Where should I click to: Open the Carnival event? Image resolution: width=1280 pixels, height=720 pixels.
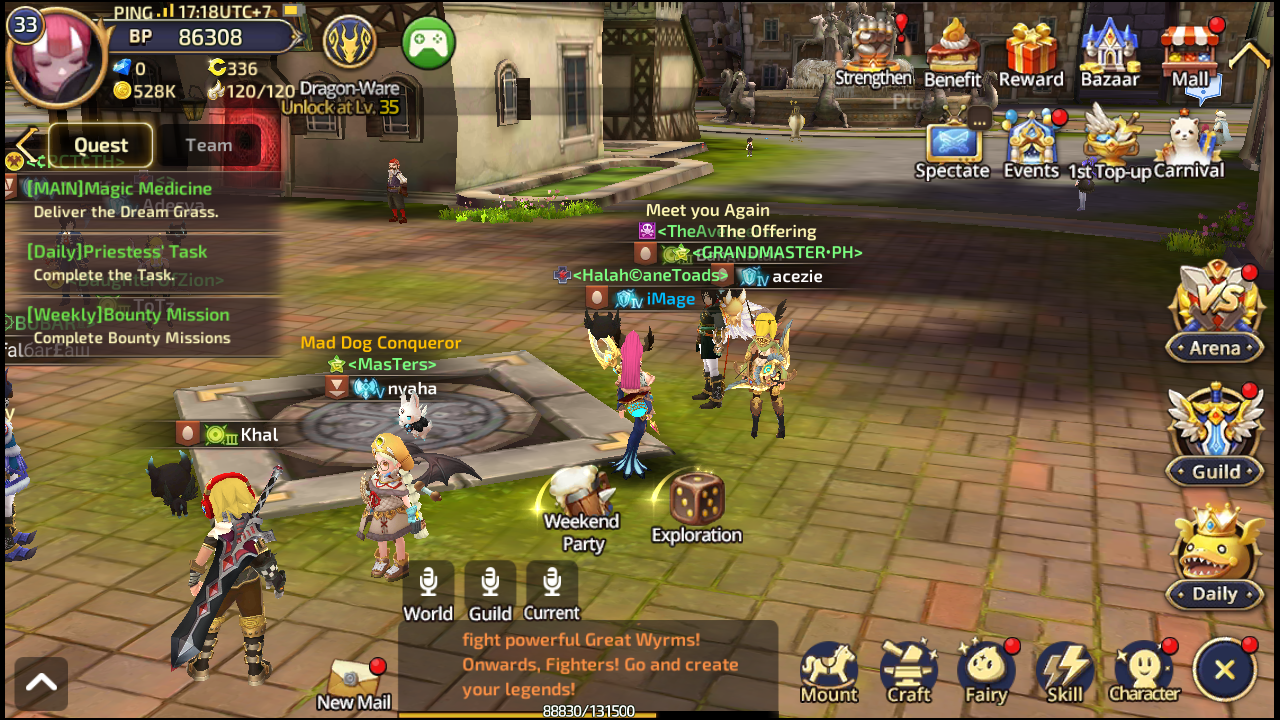1189,146
